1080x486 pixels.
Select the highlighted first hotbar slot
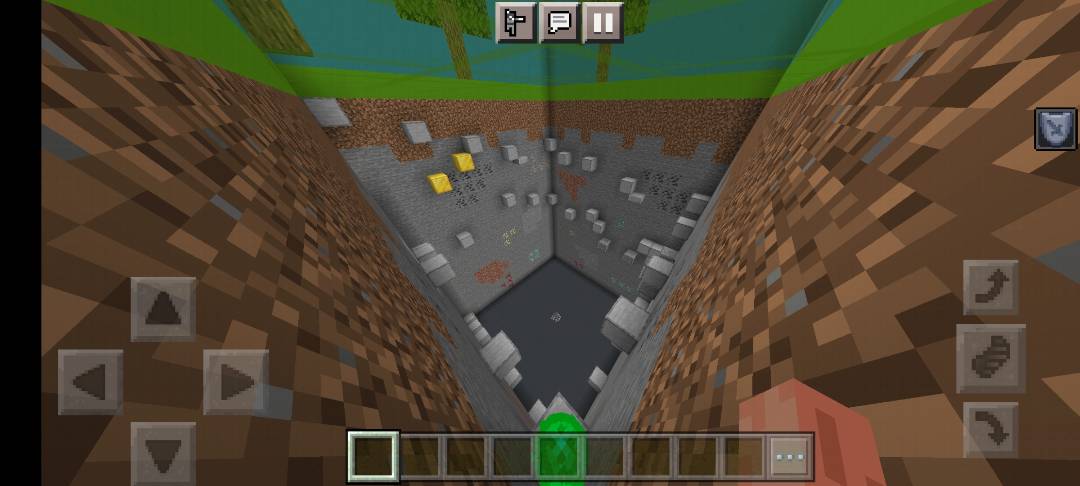click(373, 457)
